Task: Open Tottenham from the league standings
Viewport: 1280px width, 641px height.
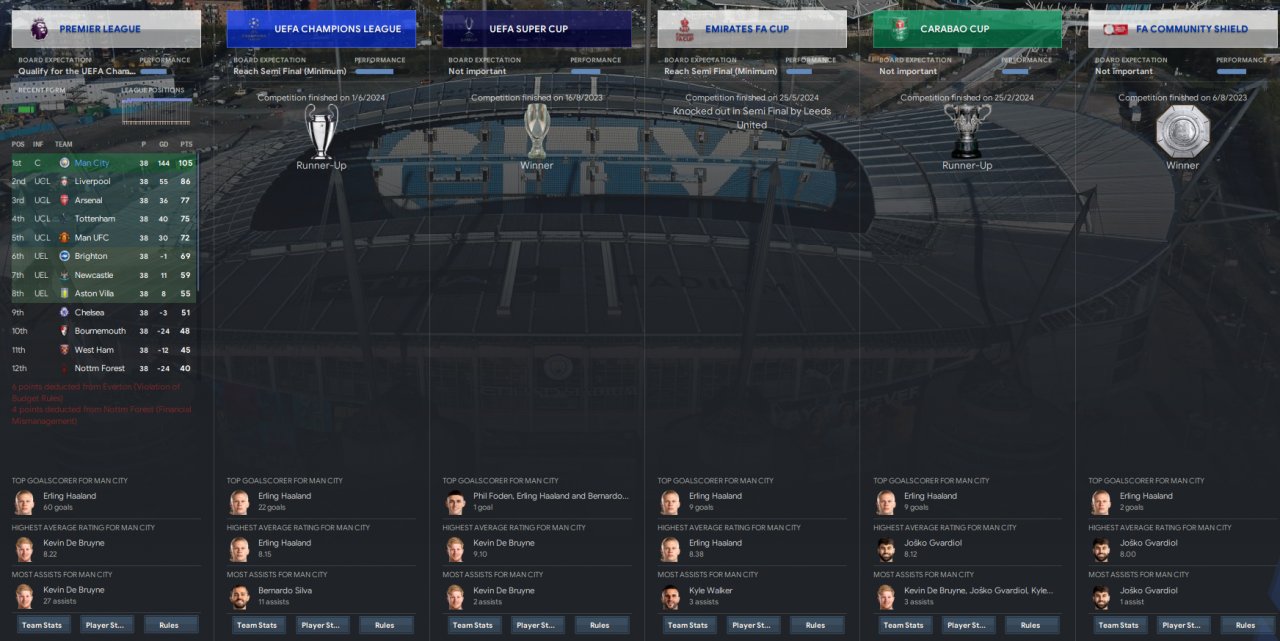Action: tap(94, 219)
